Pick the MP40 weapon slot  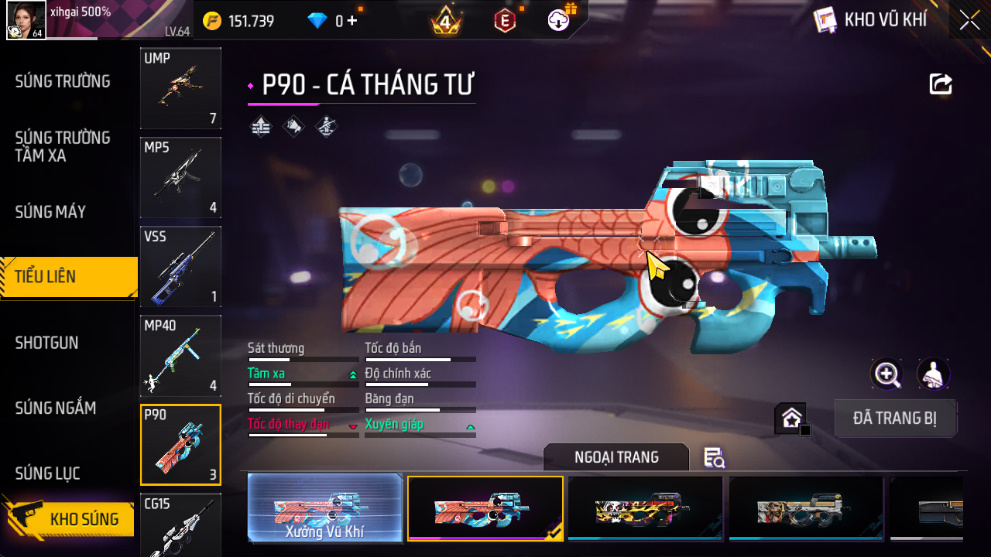[x=180, y=356]
